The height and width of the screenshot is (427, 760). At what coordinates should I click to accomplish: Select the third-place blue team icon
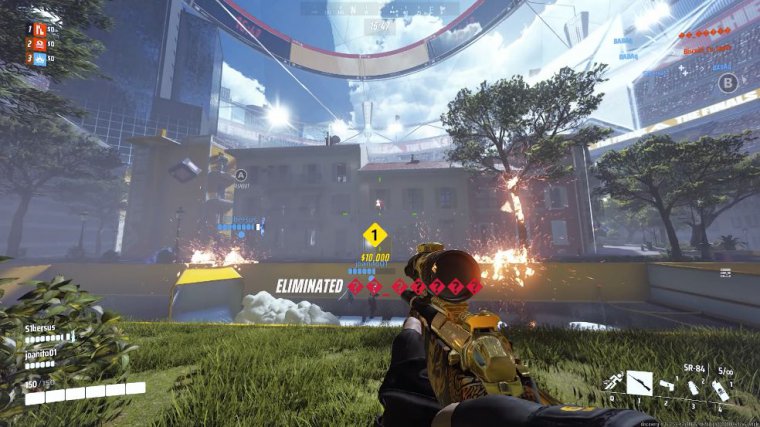click(x=40, y=59)
